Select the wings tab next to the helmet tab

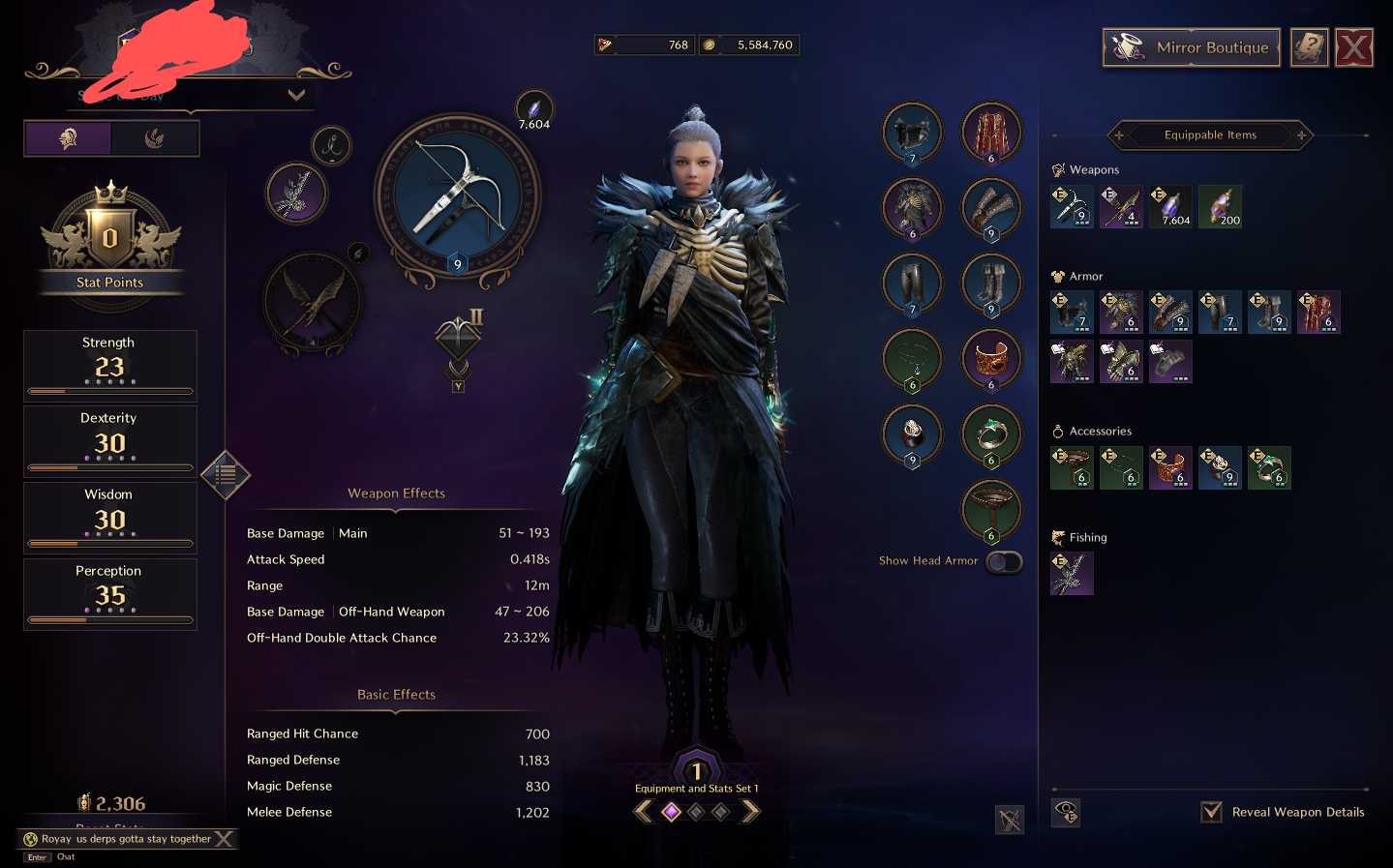156,138
